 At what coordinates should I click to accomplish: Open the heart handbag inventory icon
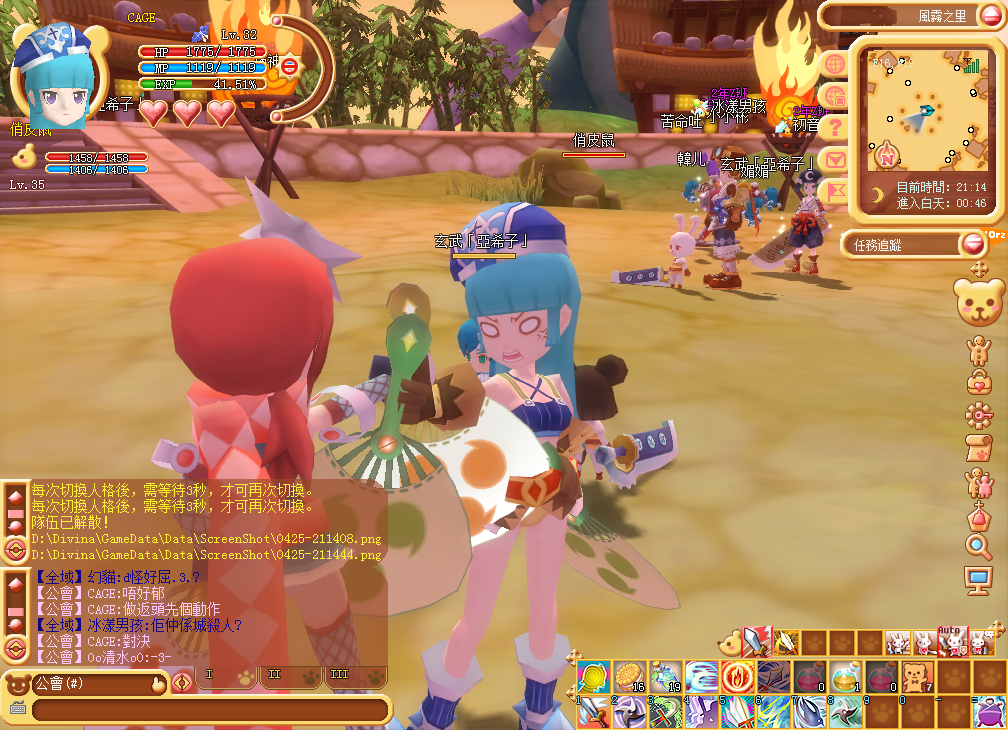pyautogui.click(x=978, y=381)
